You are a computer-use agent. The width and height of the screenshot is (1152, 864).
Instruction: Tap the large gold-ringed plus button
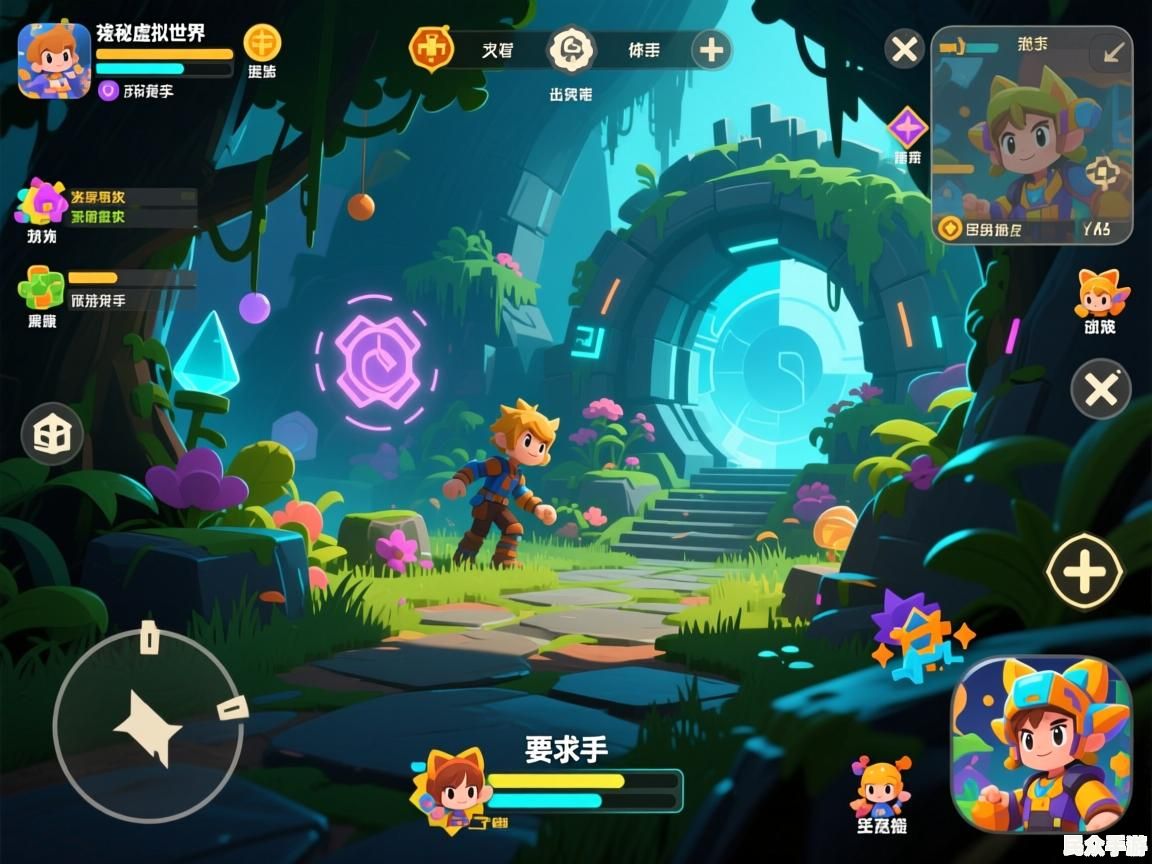(1084, 573)
